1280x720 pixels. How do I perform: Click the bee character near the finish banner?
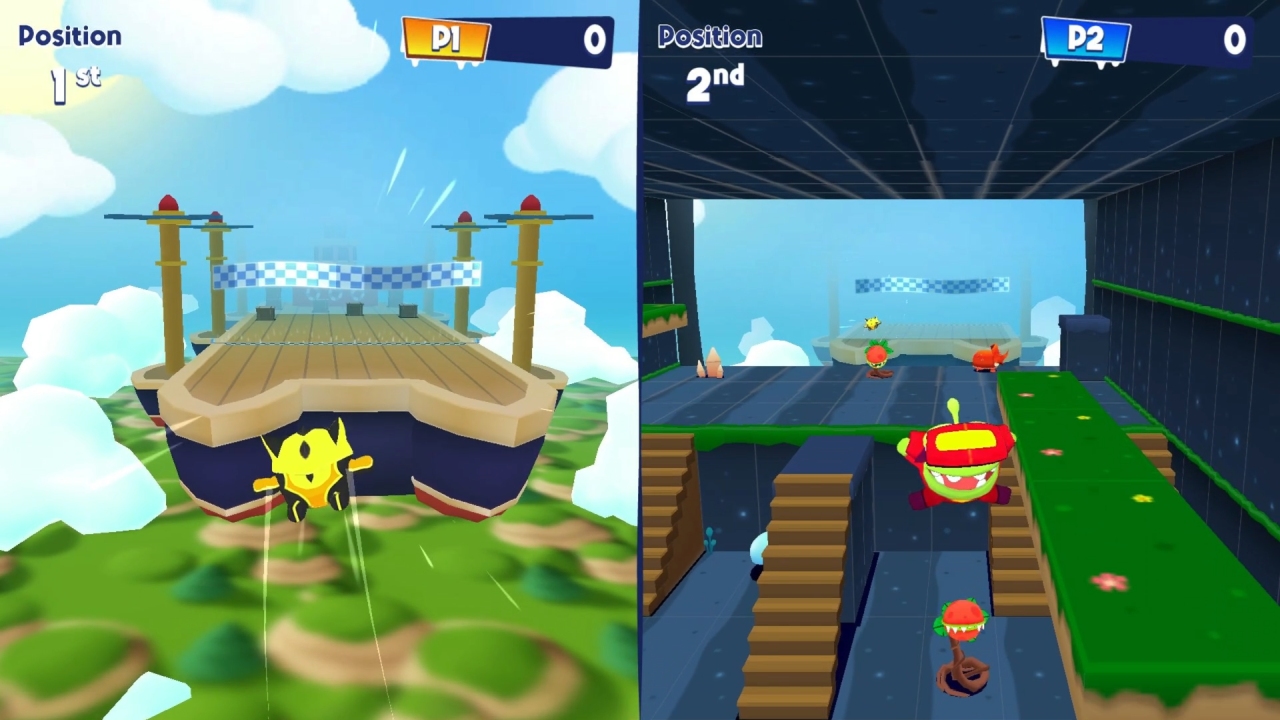tap(872, 322)
